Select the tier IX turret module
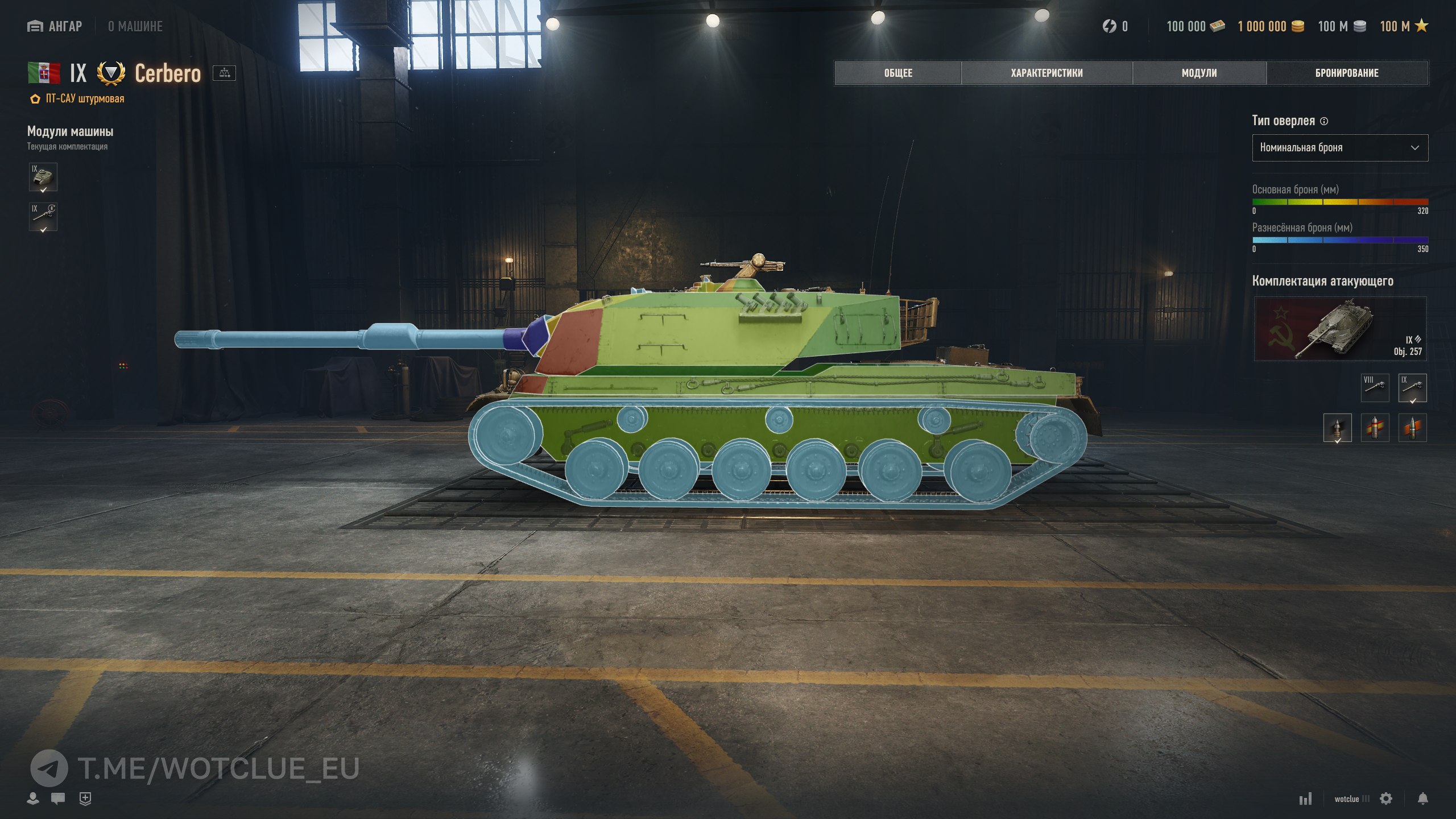This screenshot has width=1456, height=819. click(x=43, y=177)
